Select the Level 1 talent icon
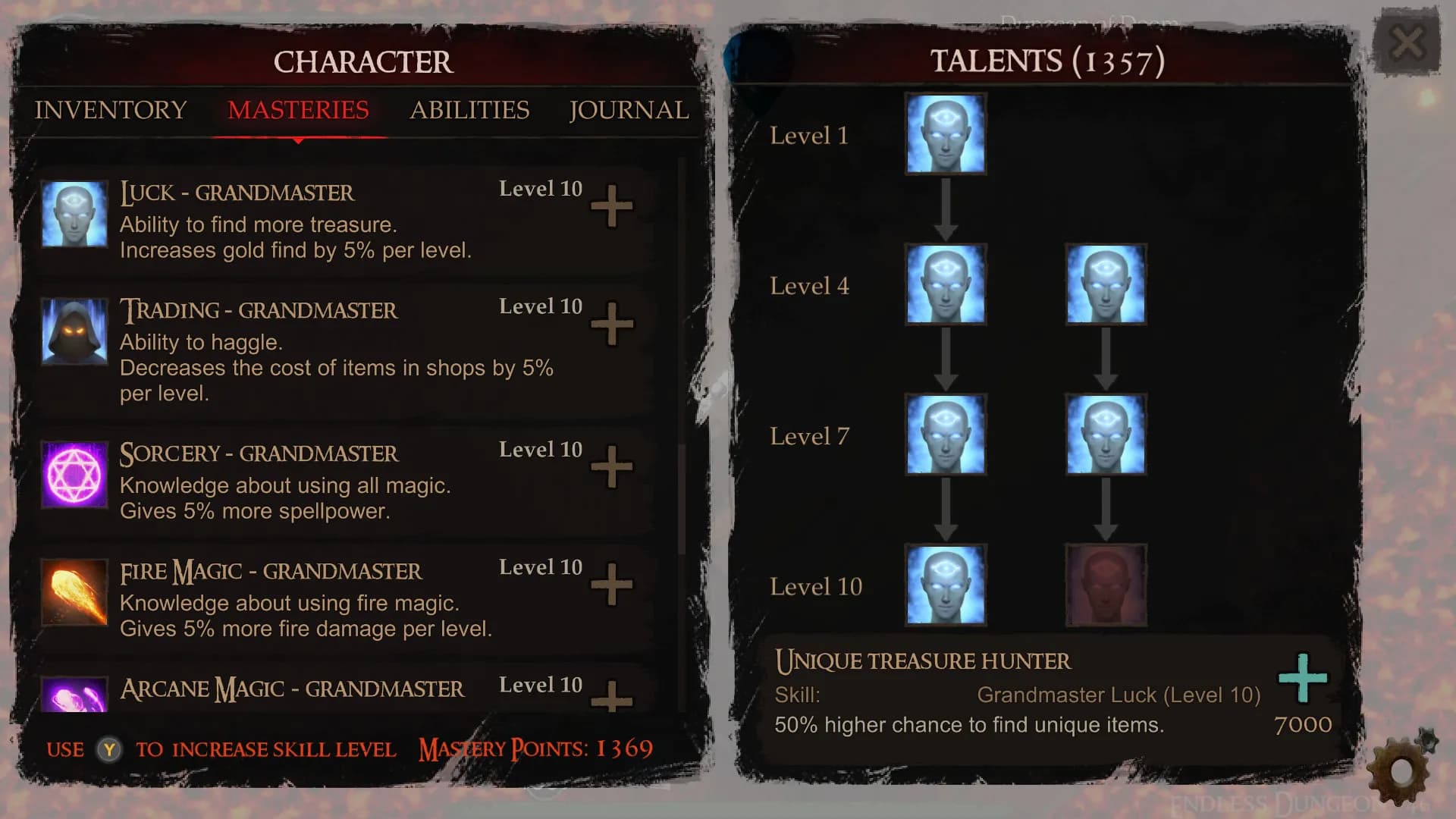Screen dimensions: 1456x819 [945, 135]
